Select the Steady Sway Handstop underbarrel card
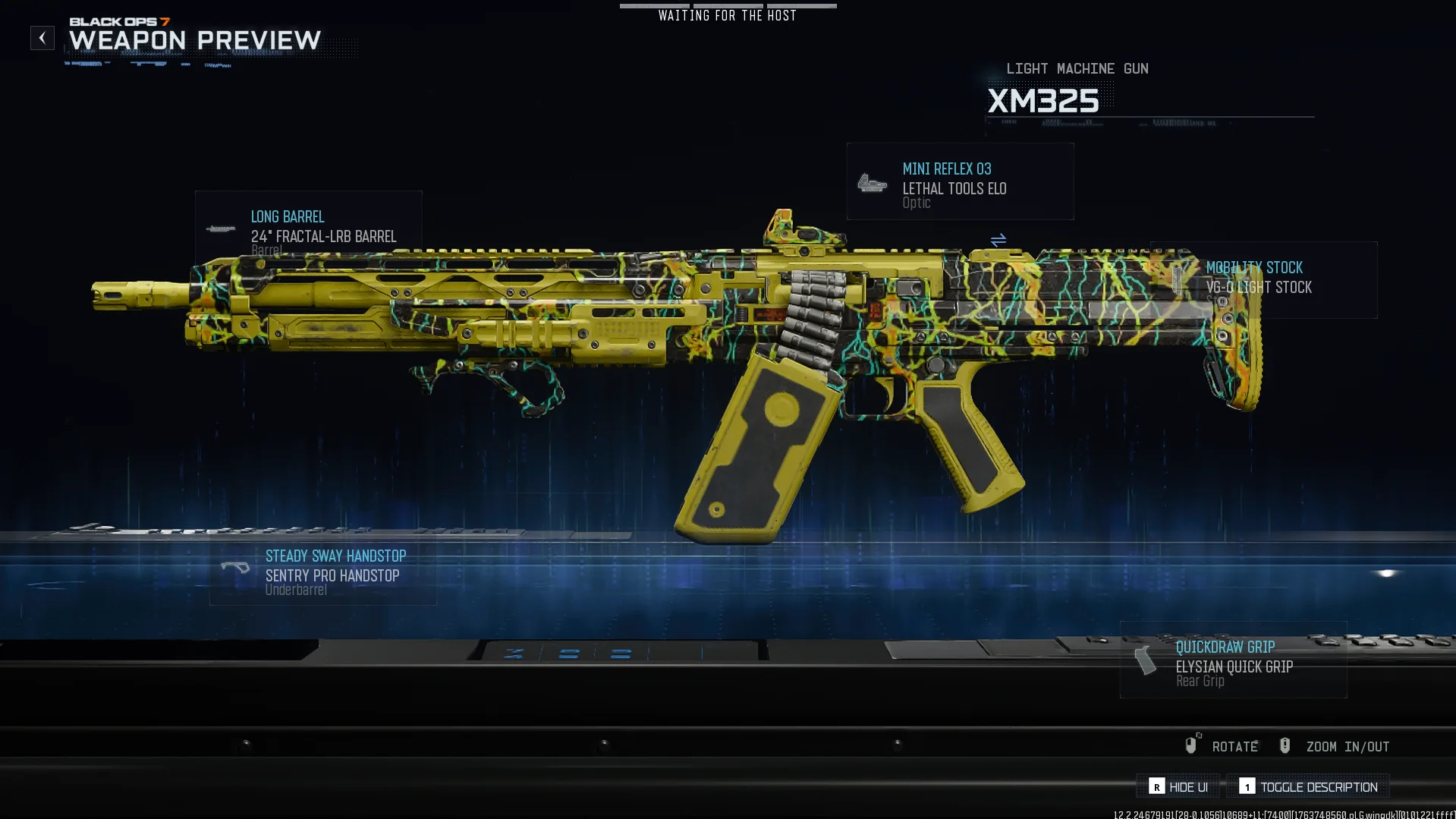The width and height of the screenshot is (1456, 819). (x=322, y=572)
